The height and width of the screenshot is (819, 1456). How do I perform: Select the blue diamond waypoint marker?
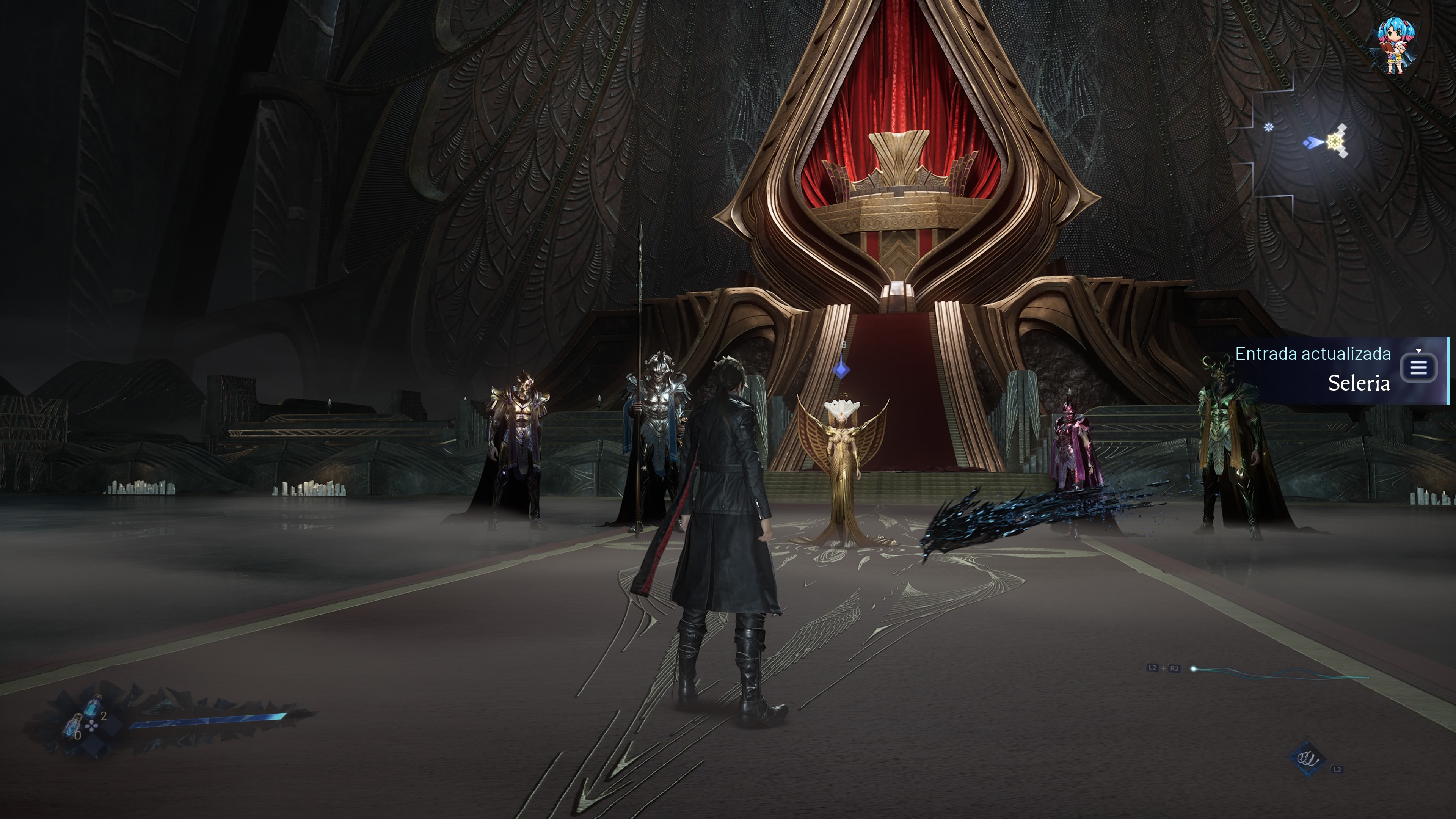click(x=842, y=370)
